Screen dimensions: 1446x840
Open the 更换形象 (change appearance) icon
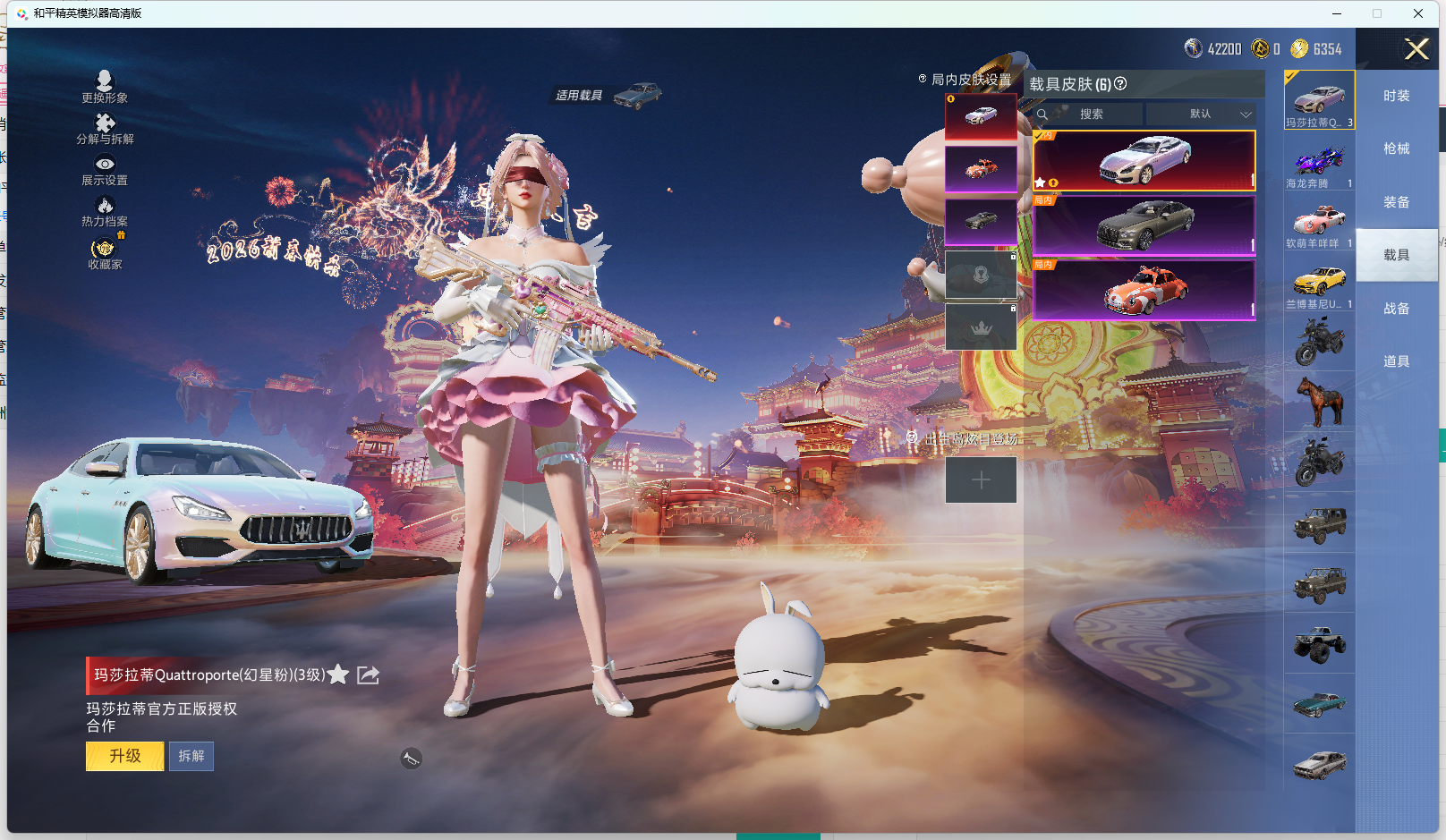coord(105,82)
